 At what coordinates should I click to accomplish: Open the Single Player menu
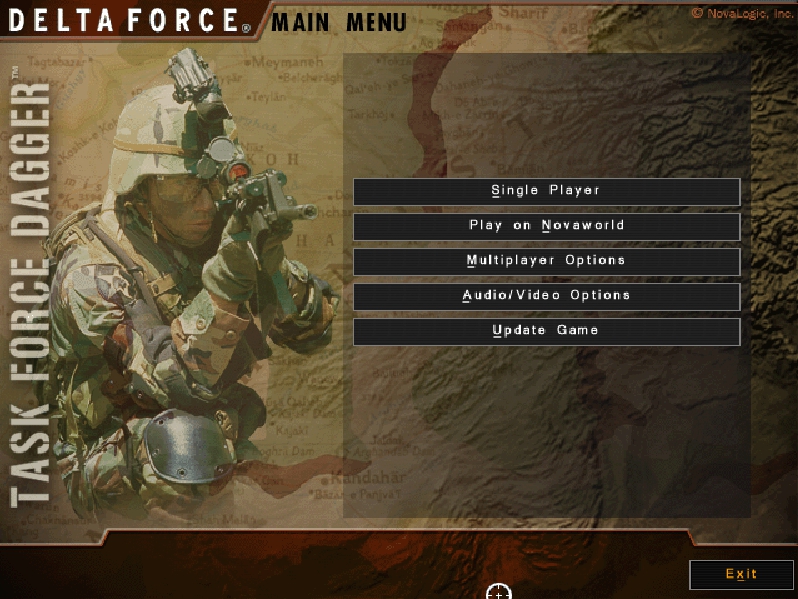point(546,191)
